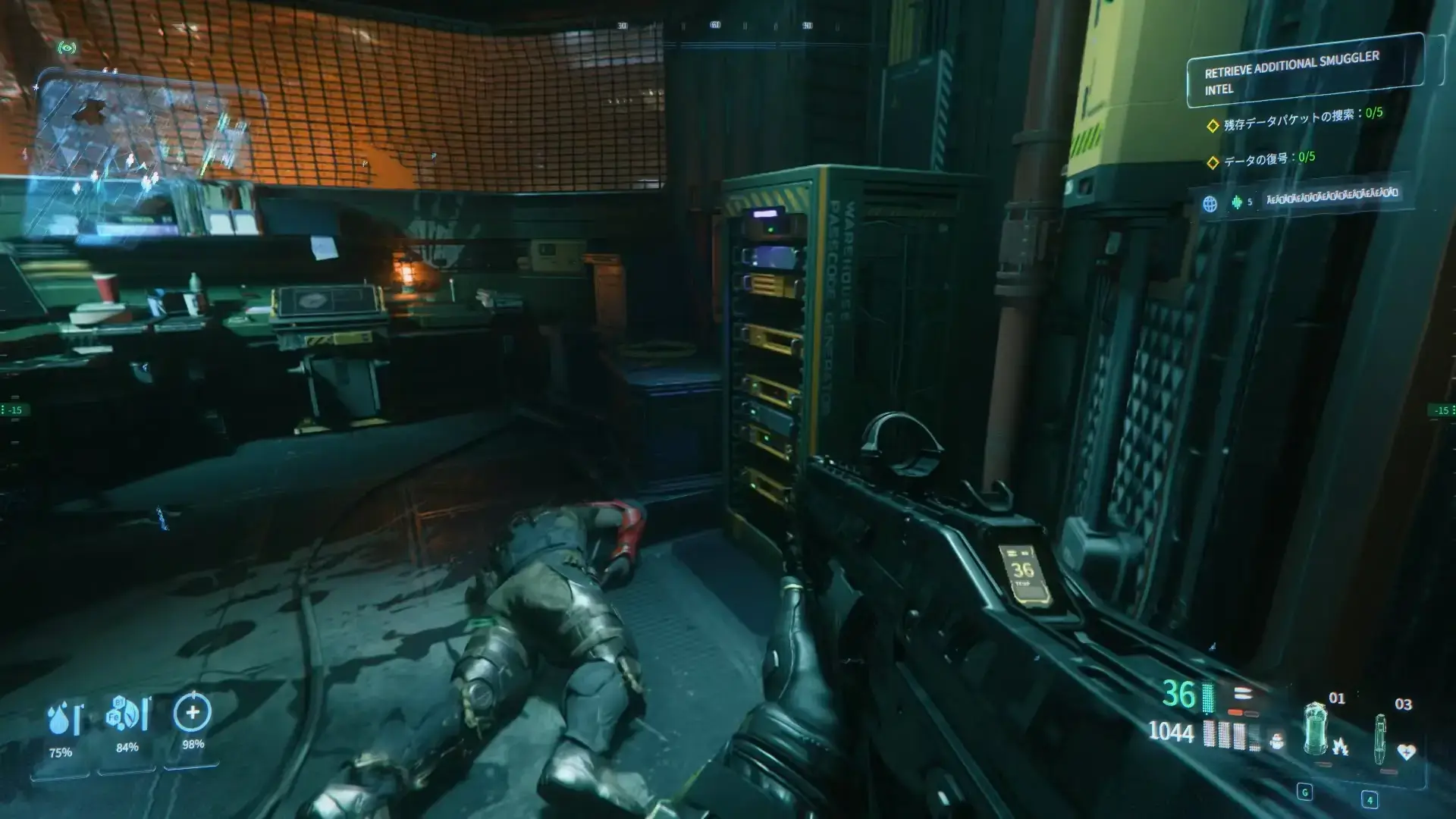Click the blue globe channel icon
Screen dimensions: 1456x819
click(x=1210, y=203)
